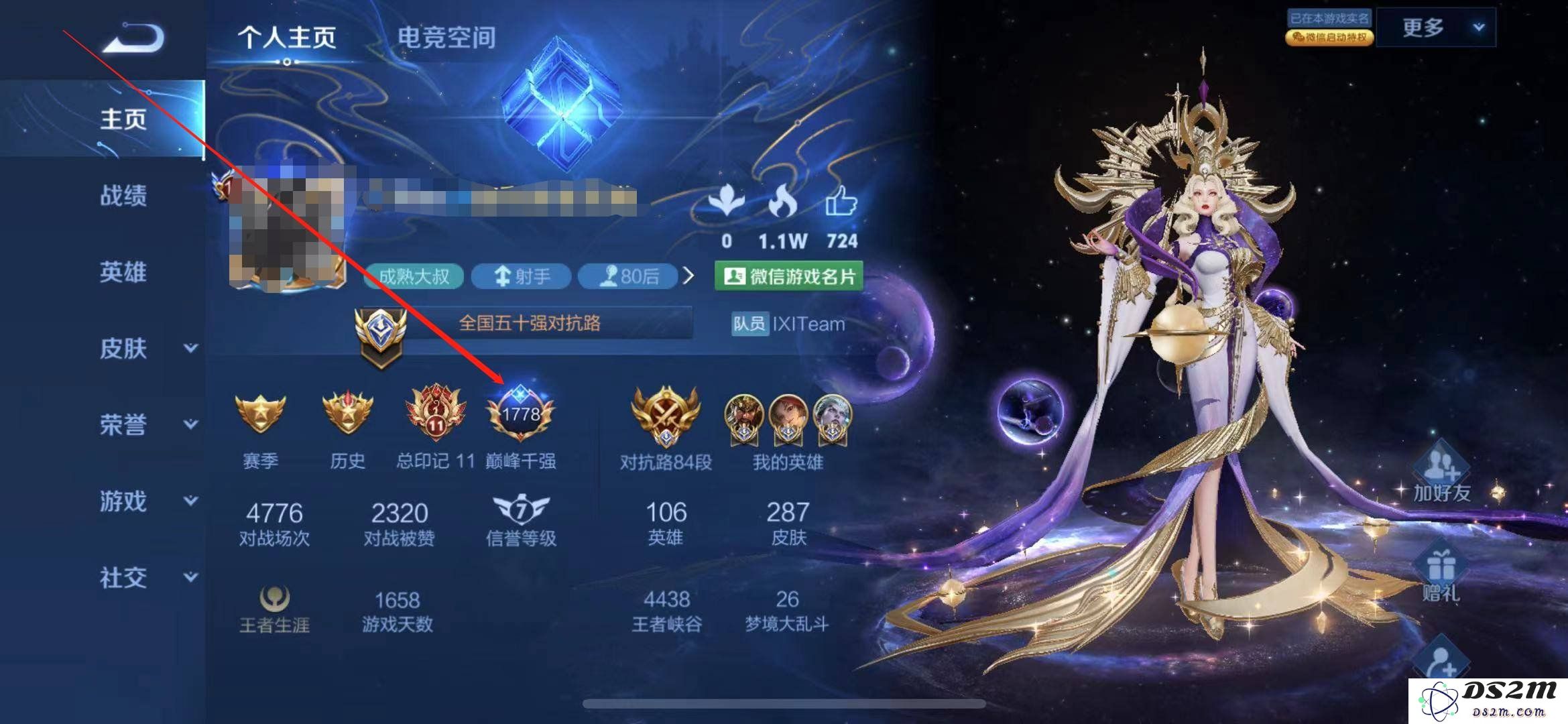Viewport: 1568px width, 724px height.
Task: Expand the 皮肤 sidebar entry
Action: (147, 349)
